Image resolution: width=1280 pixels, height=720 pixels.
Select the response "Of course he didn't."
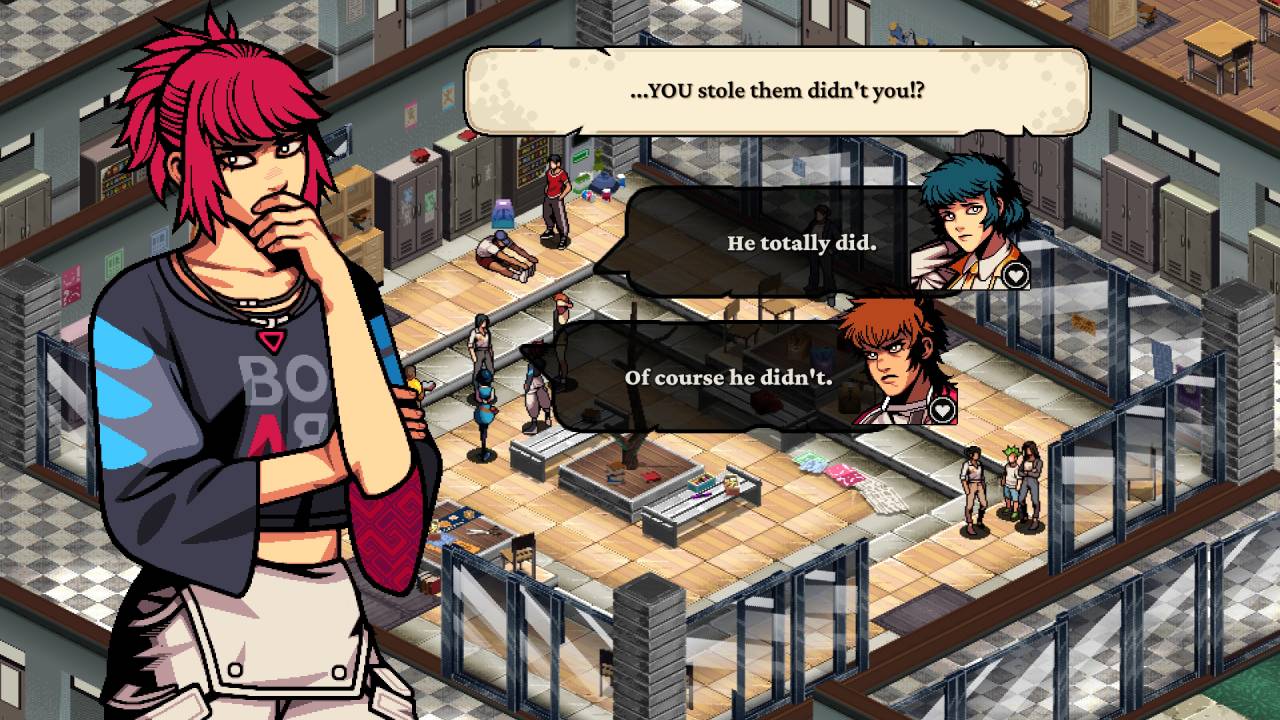tap(728, 377)
